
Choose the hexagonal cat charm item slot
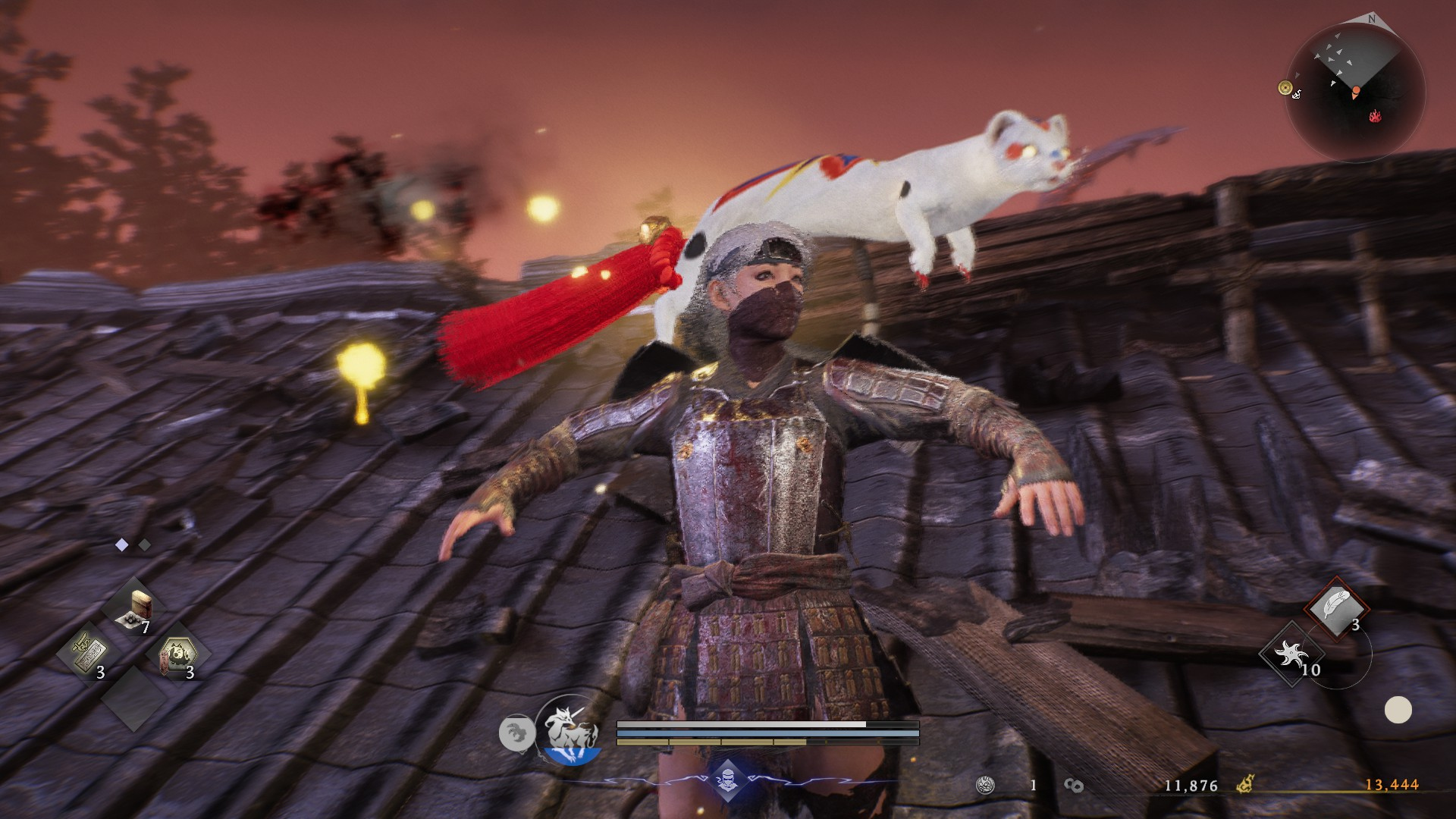coord(177,654)
